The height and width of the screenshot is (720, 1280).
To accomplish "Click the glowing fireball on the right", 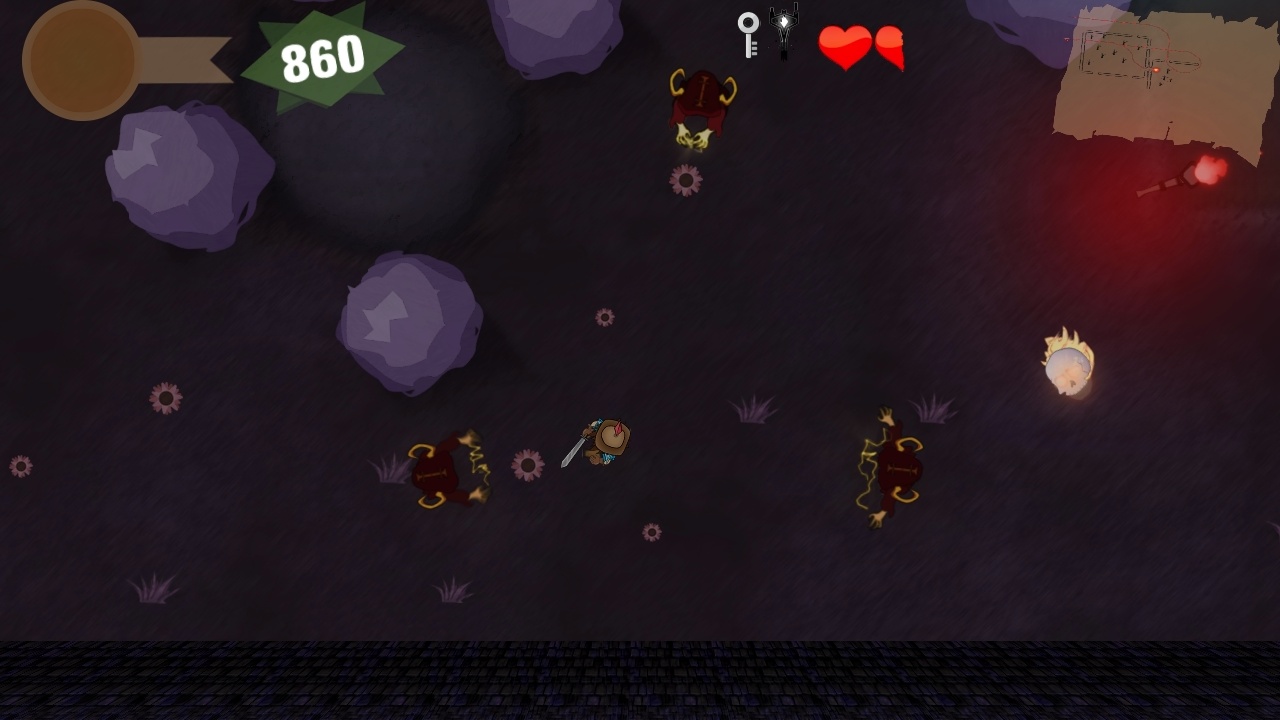I will 1068,367.
